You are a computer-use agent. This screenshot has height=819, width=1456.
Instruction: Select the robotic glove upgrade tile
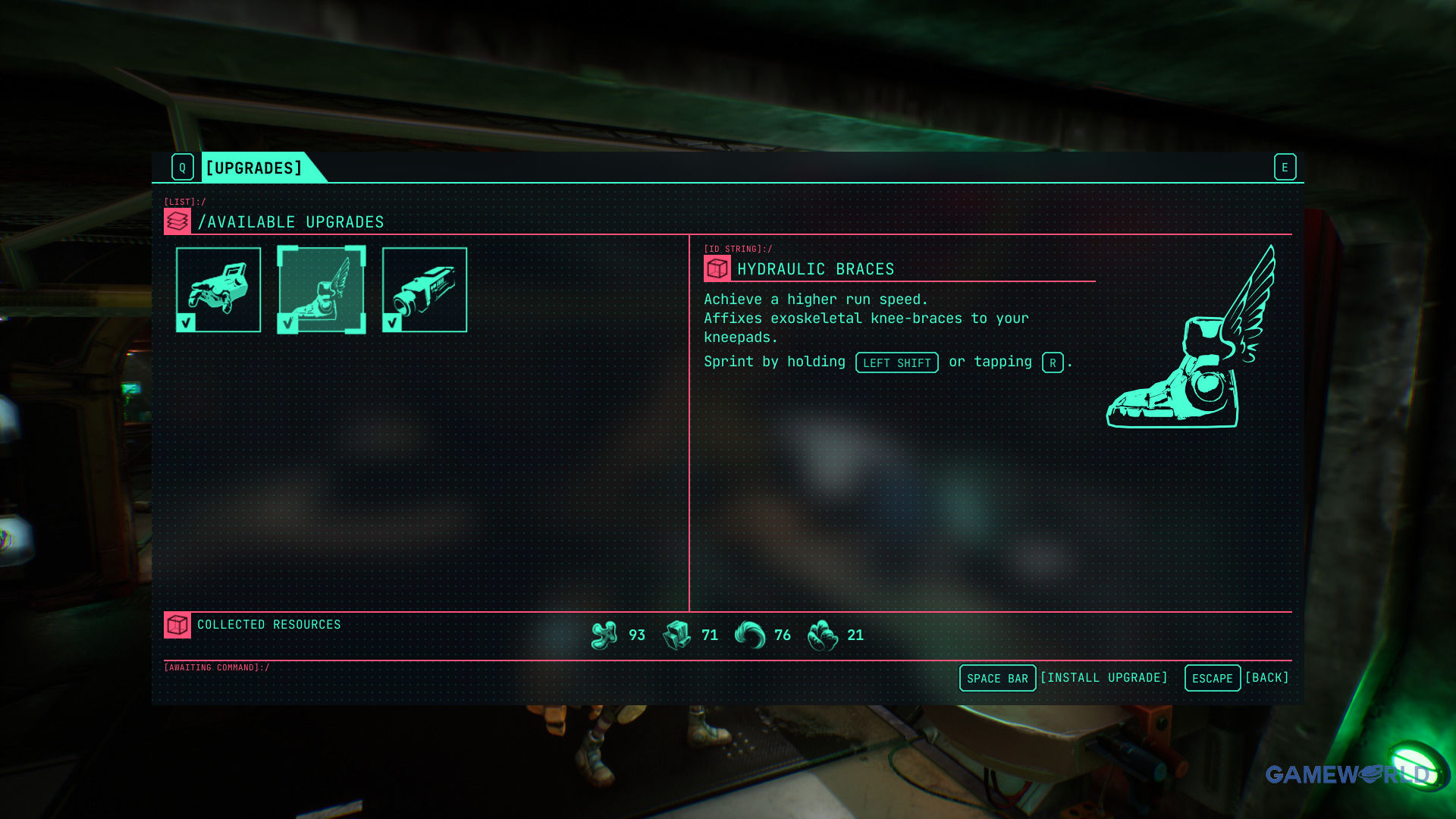click(218, 290)
